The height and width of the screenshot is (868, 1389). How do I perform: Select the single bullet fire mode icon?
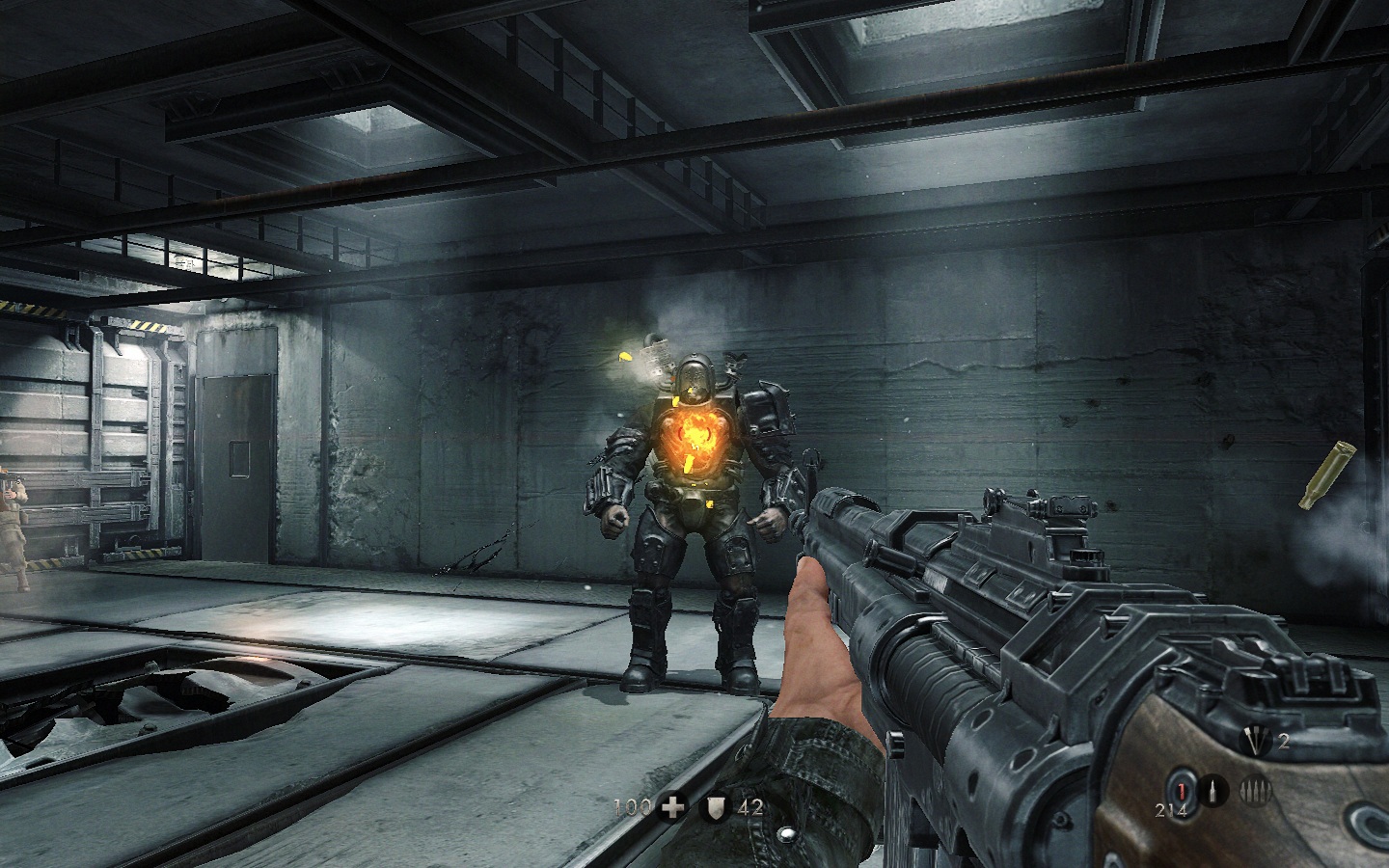(x=1213, y=792)
